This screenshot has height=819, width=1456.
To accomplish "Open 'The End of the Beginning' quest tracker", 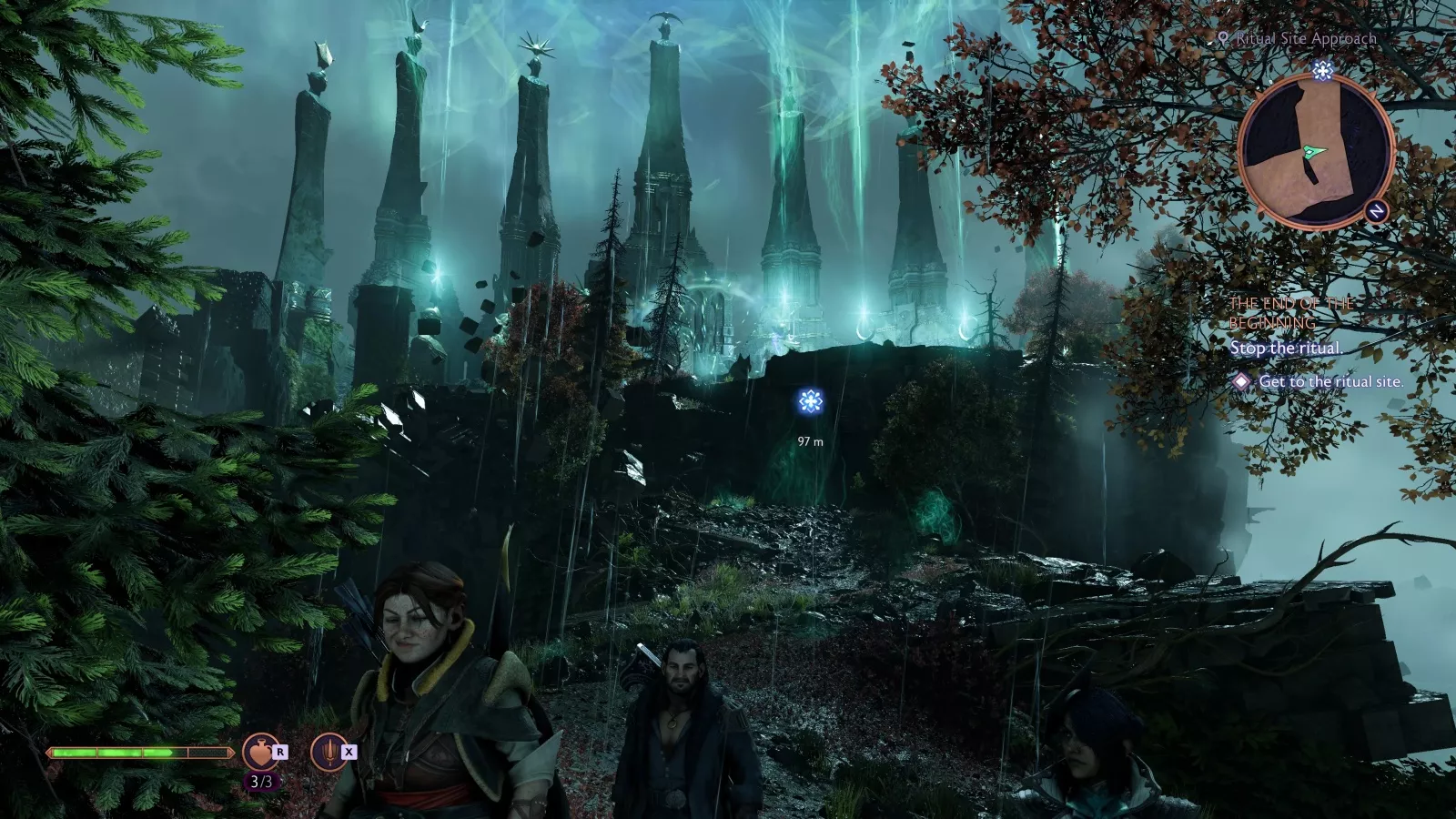I will tap(1290, 312).
